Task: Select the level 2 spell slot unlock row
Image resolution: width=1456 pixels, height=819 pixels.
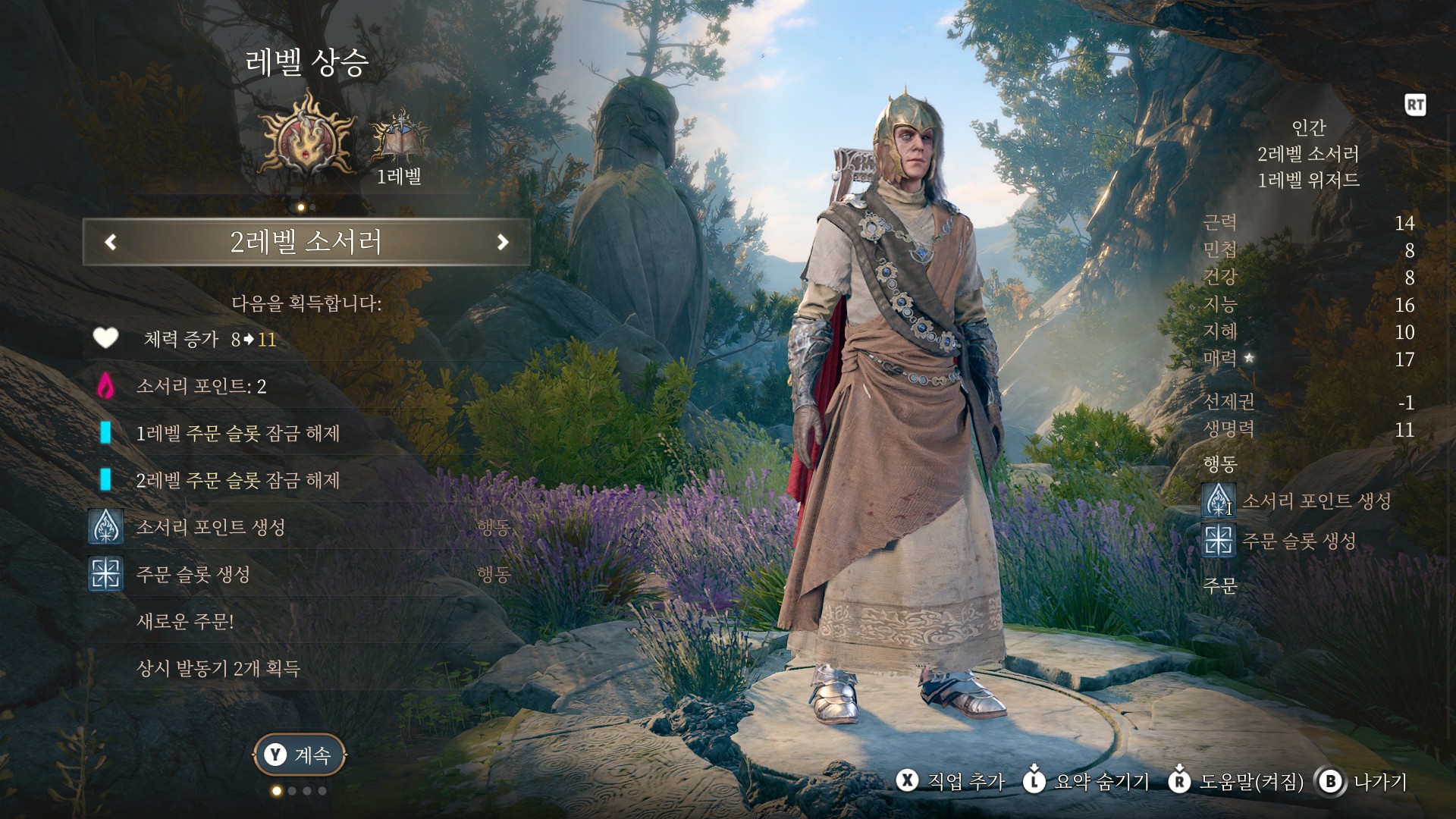Action: coord(237,481)
